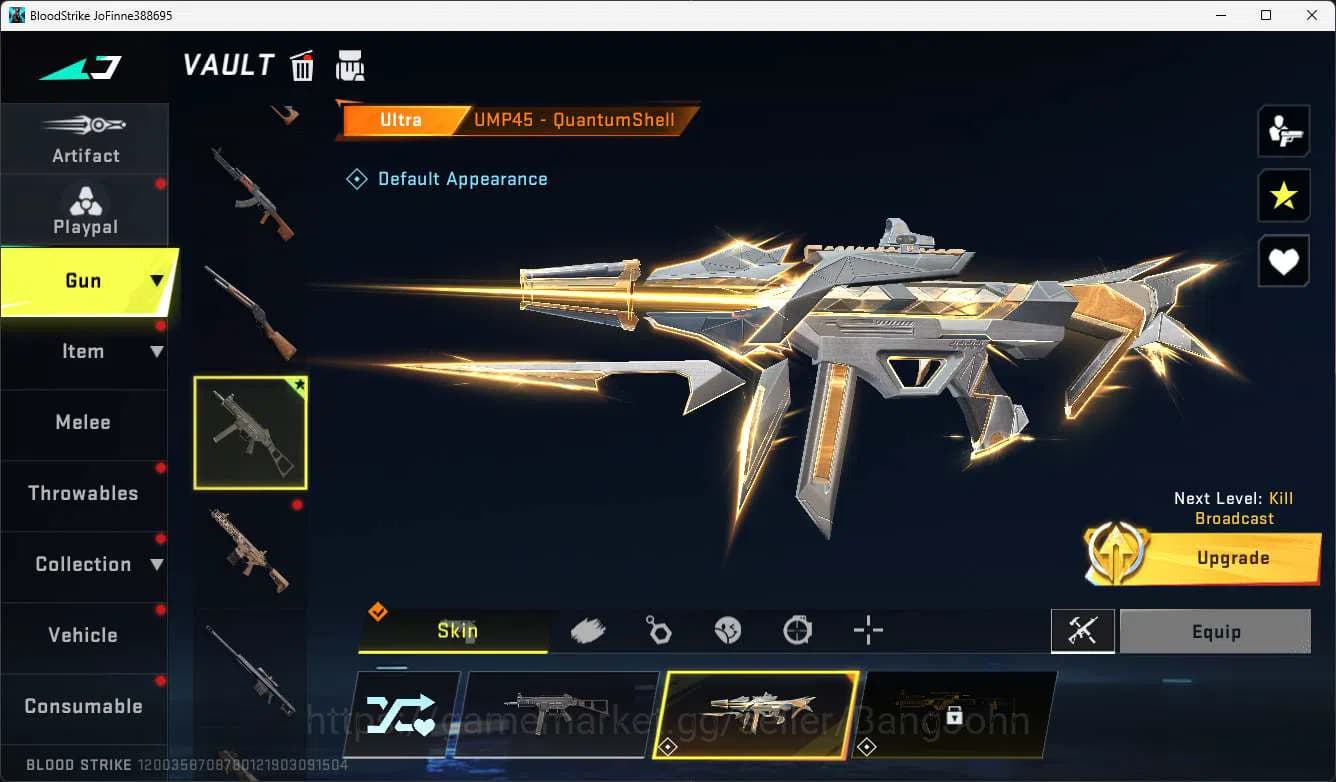Open the Throwables category
Viewport: 1336px width, 782px height.
[x=85, y=493]
